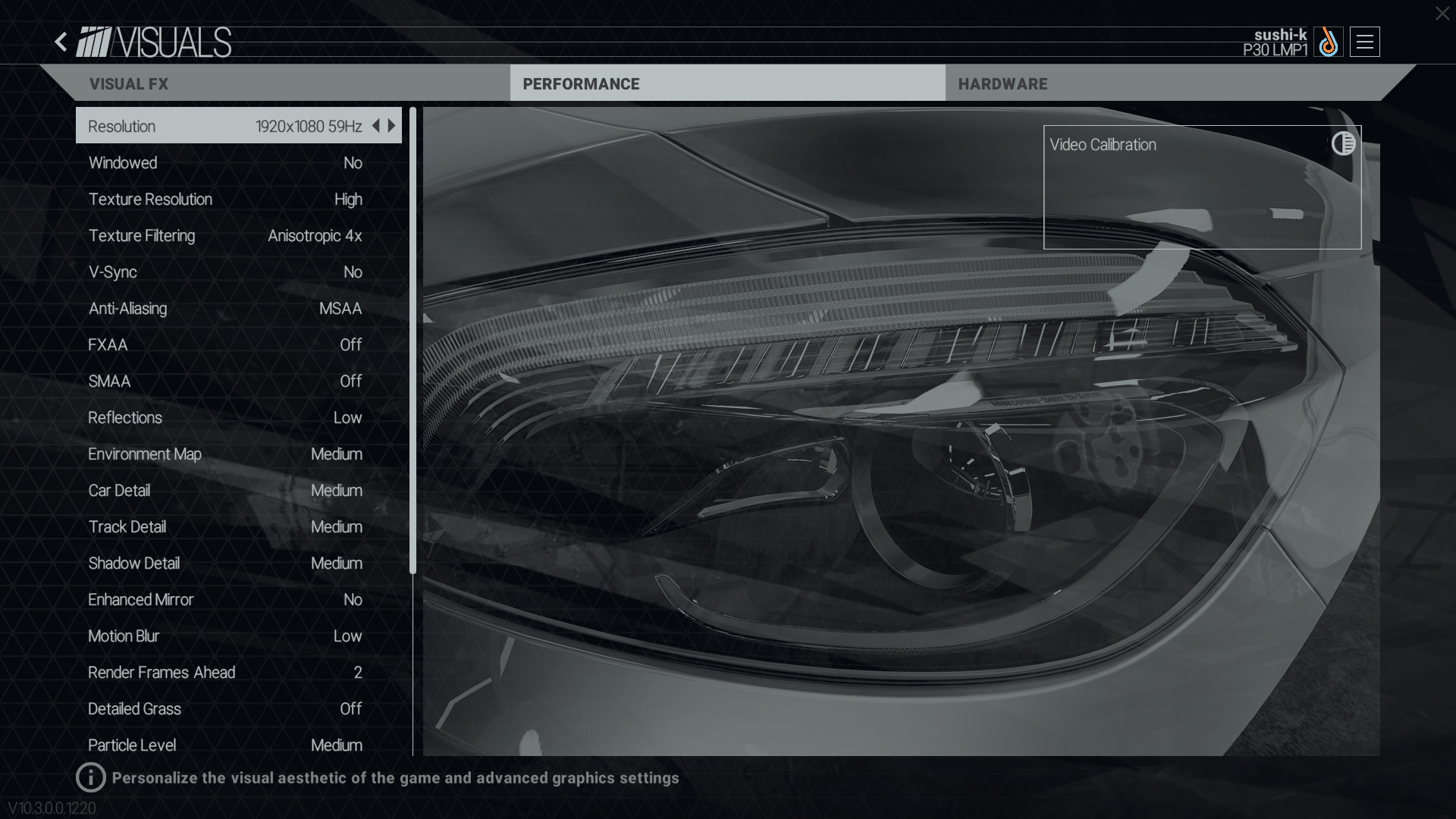The image size is (1456, 819).
Task: Select the Shadow Detail row
Action: pyautogui.click(x=225, y=563)
